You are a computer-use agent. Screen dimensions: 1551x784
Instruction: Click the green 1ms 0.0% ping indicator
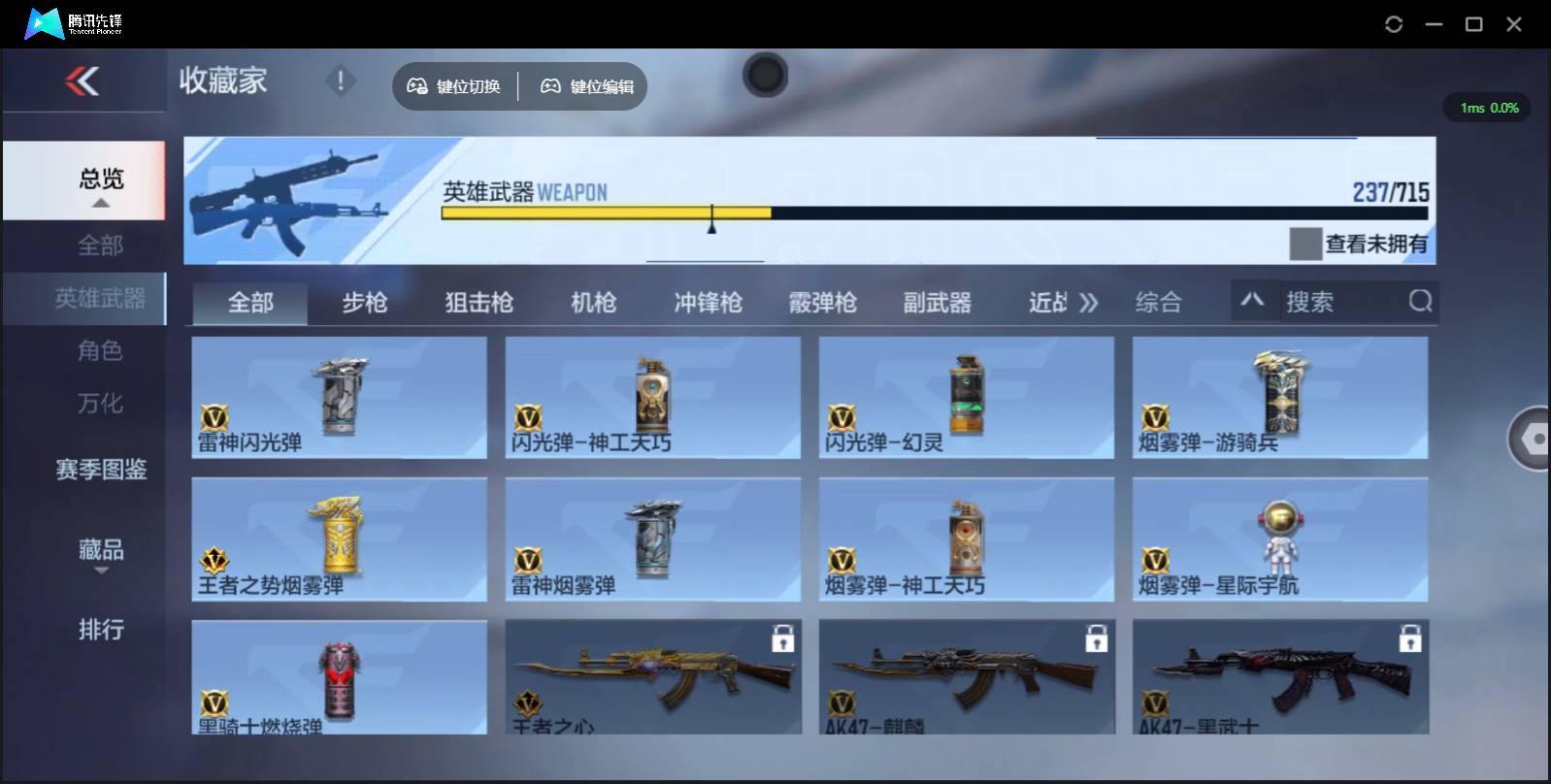point(1487,108)
